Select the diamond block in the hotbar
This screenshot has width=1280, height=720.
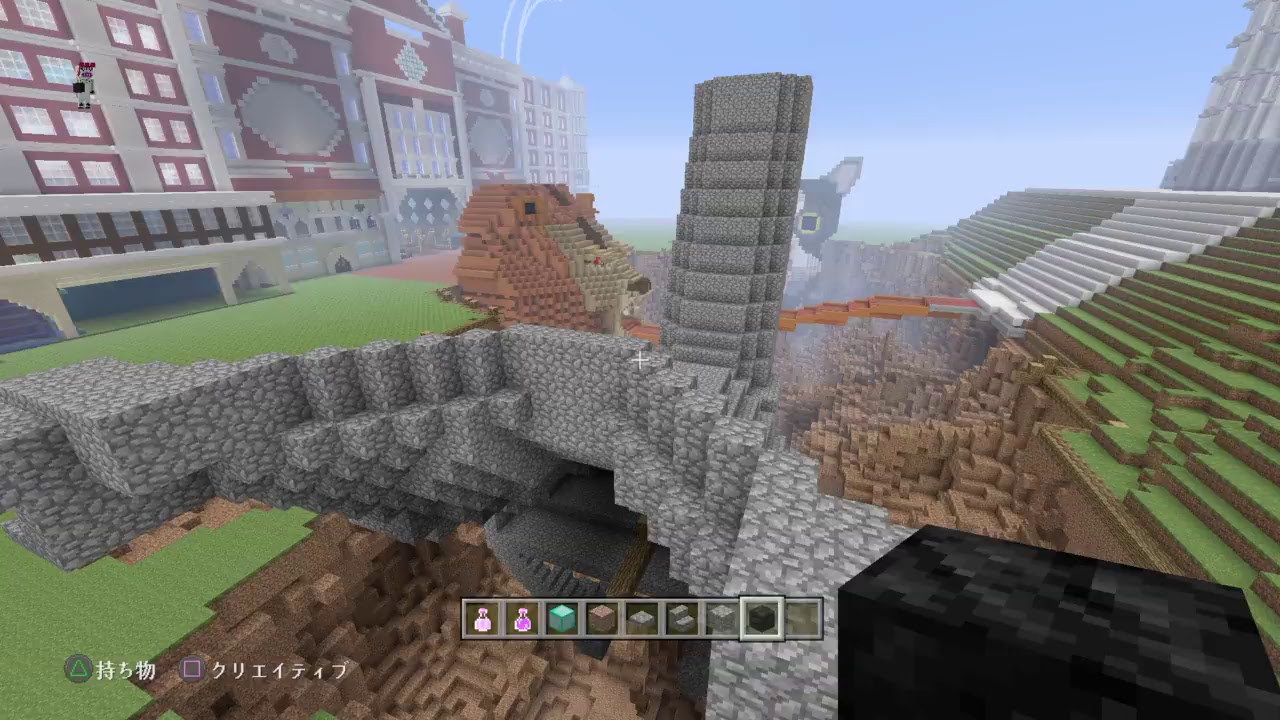click(x=564, y=617)
